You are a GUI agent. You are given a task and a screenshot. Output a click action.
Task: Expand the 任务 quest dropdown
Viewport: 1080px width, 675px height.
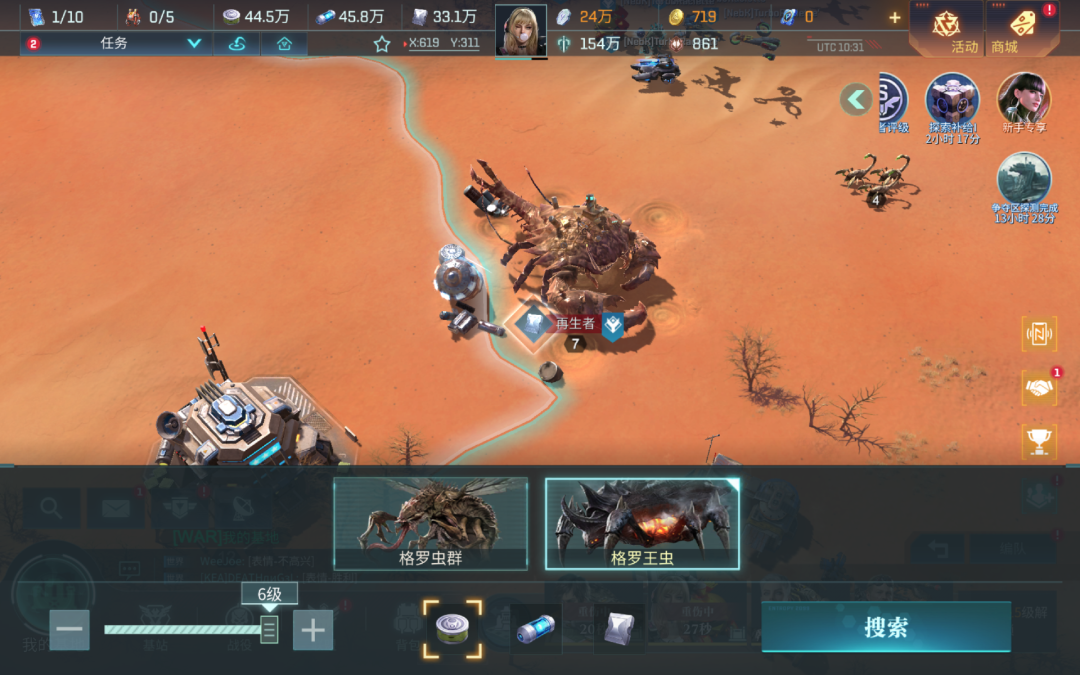pos(194,44)
